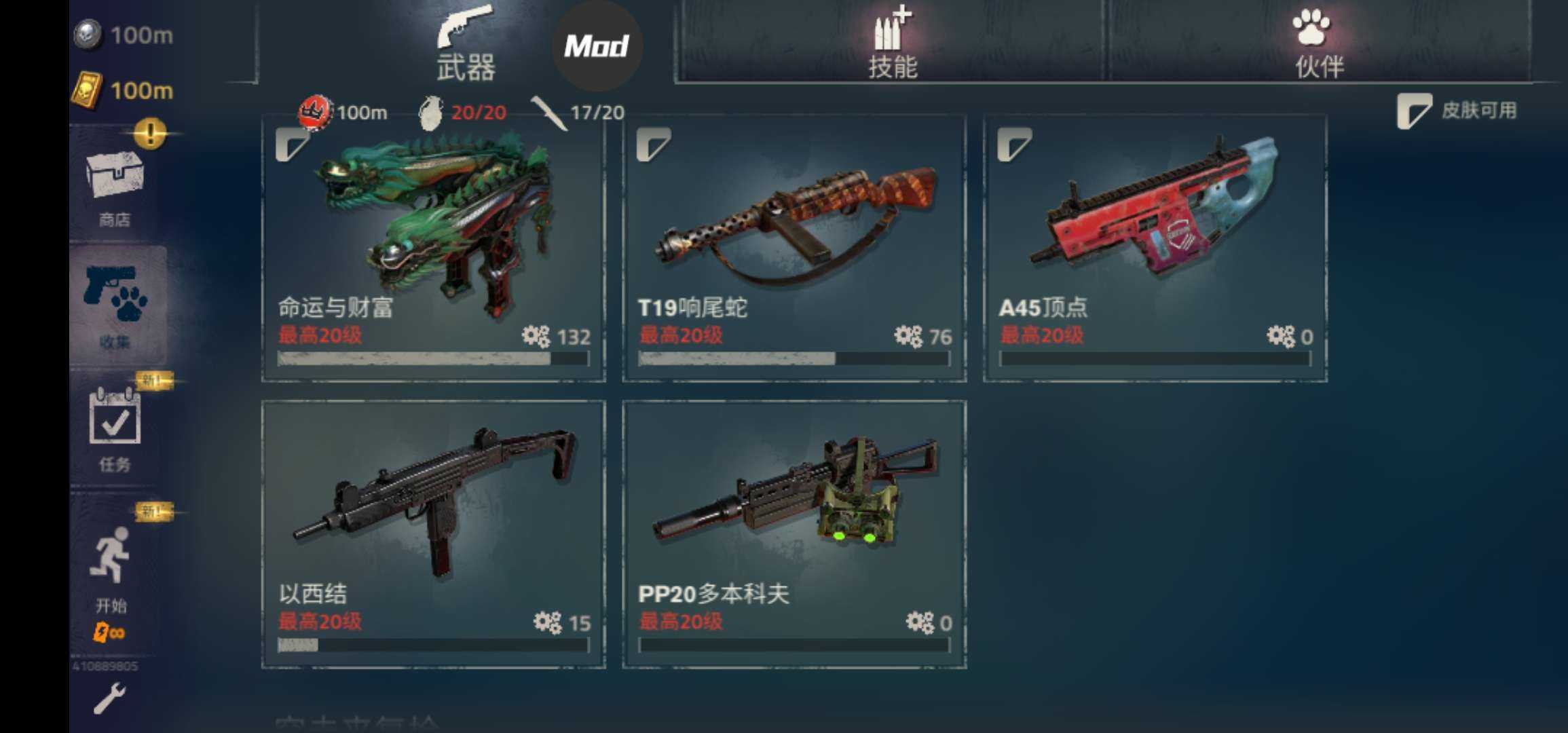
Task: Tap the knife count icon
Action: [x=548, y=112]
